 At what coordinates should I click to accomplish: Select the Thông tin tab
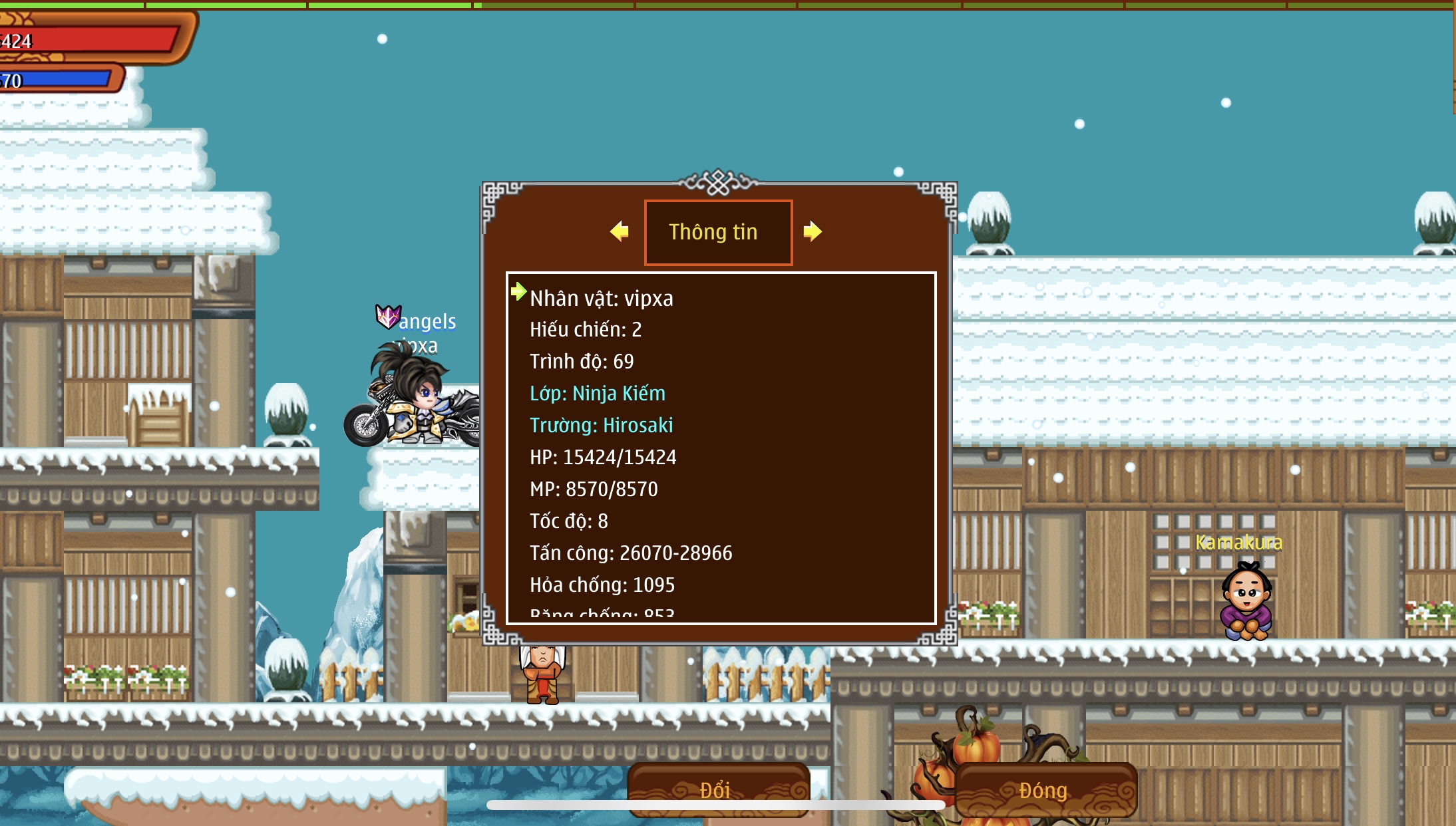click(x=718, y=232)
